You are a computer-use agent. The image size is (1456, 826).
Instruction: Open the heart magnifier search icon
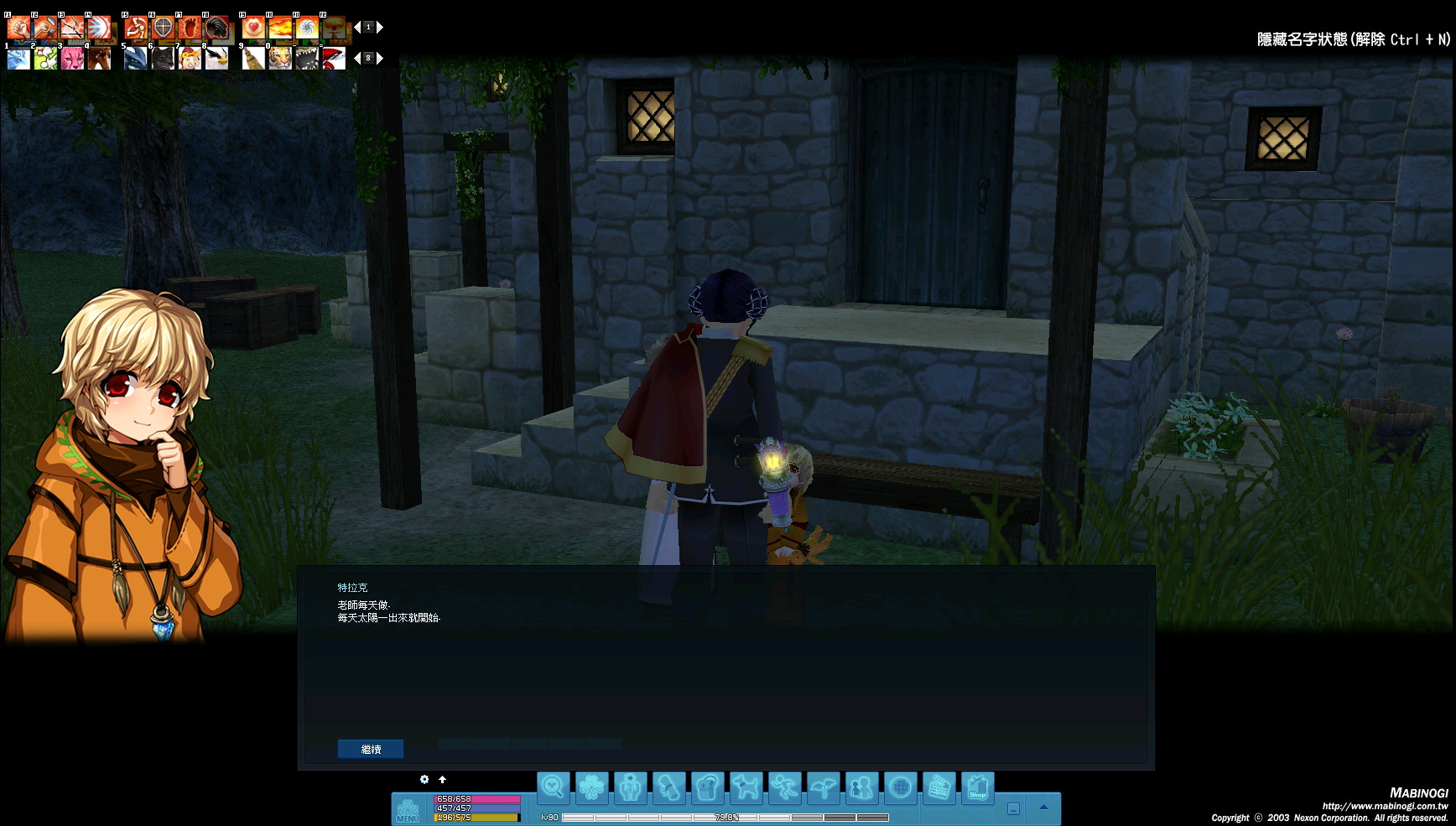(x=553, y=787)
